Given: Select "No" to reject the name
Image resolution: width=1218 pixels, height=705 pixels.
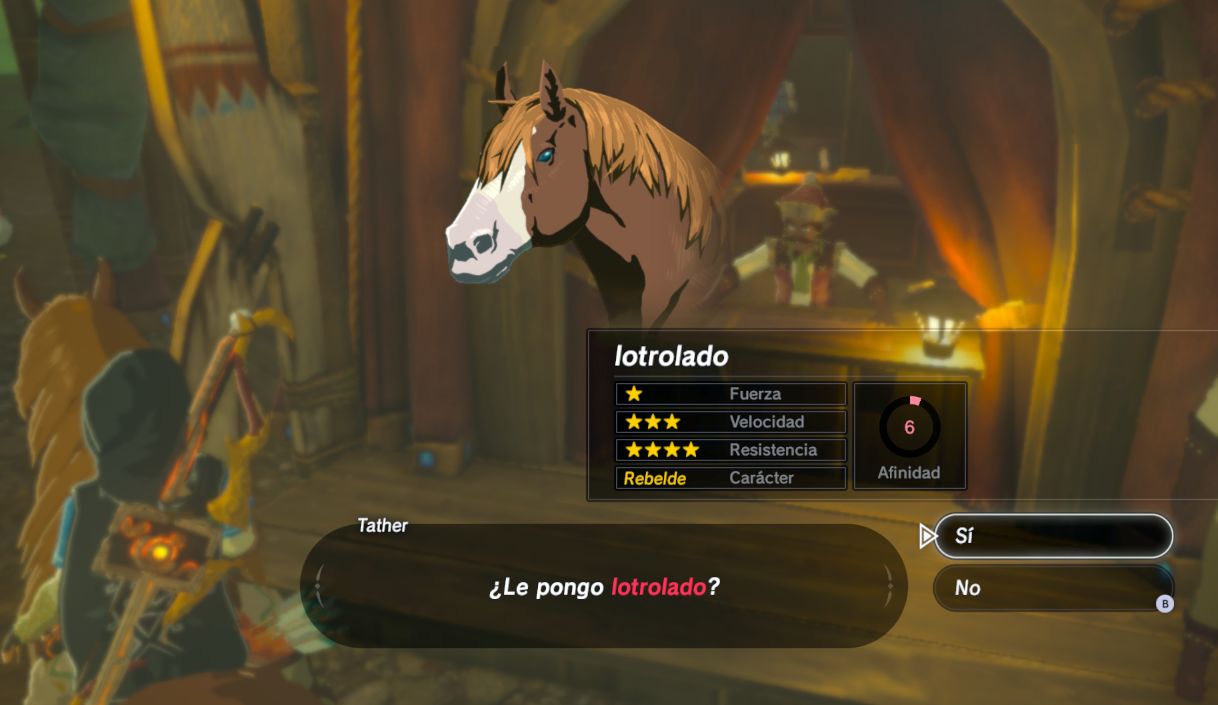Looking at the screenshot, I should coord(1050,588).
